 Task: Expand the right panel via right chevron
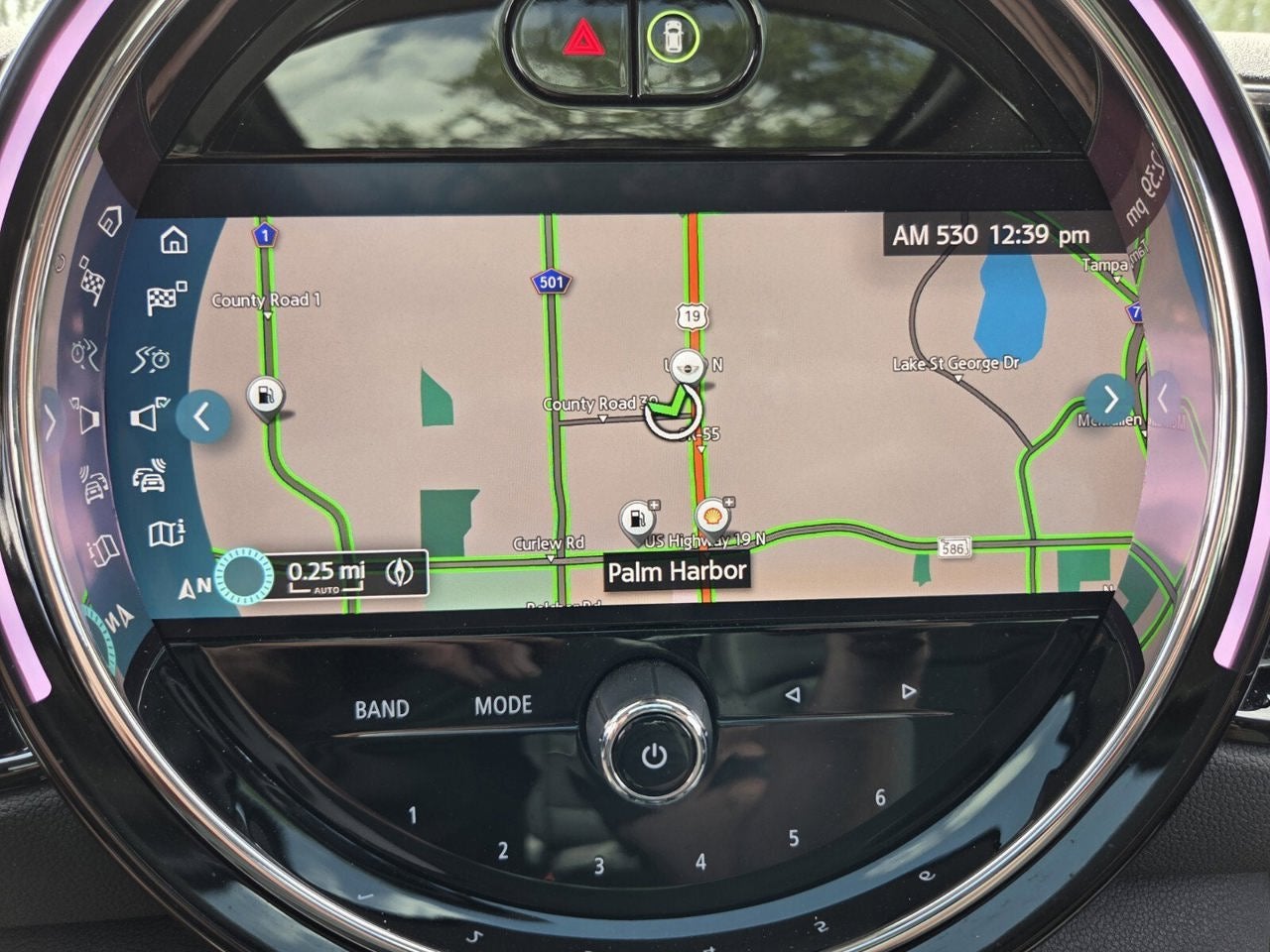point(1110,399)
